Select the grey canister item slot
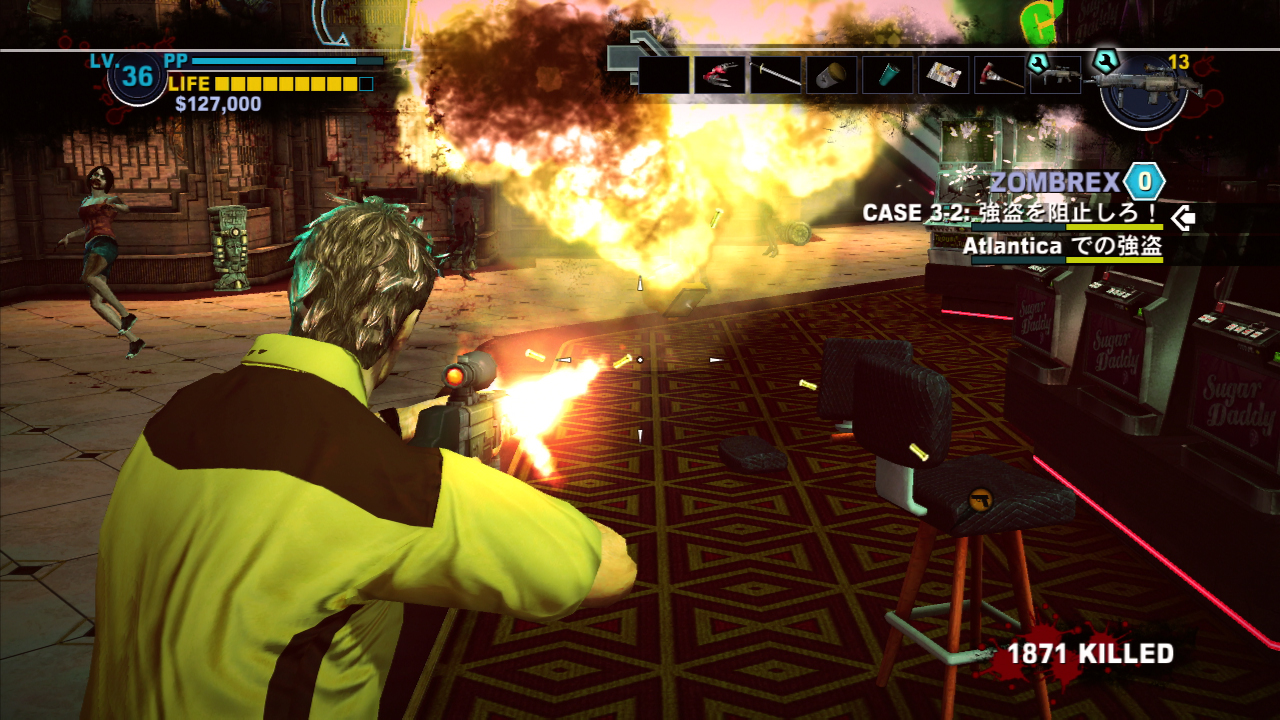 [x=832, y=75]
